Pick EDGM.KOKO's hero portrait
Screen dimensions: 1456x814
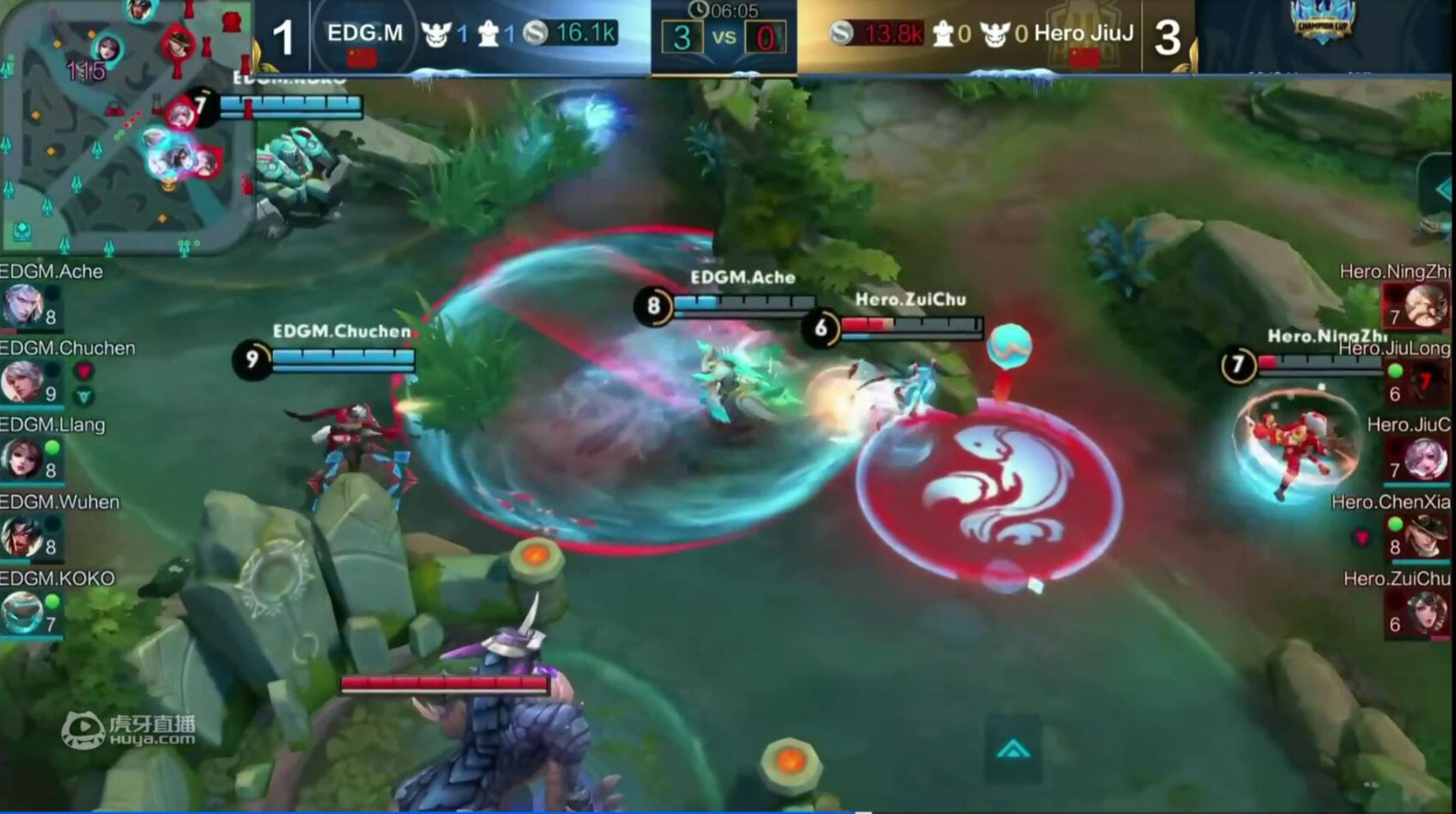22,612
